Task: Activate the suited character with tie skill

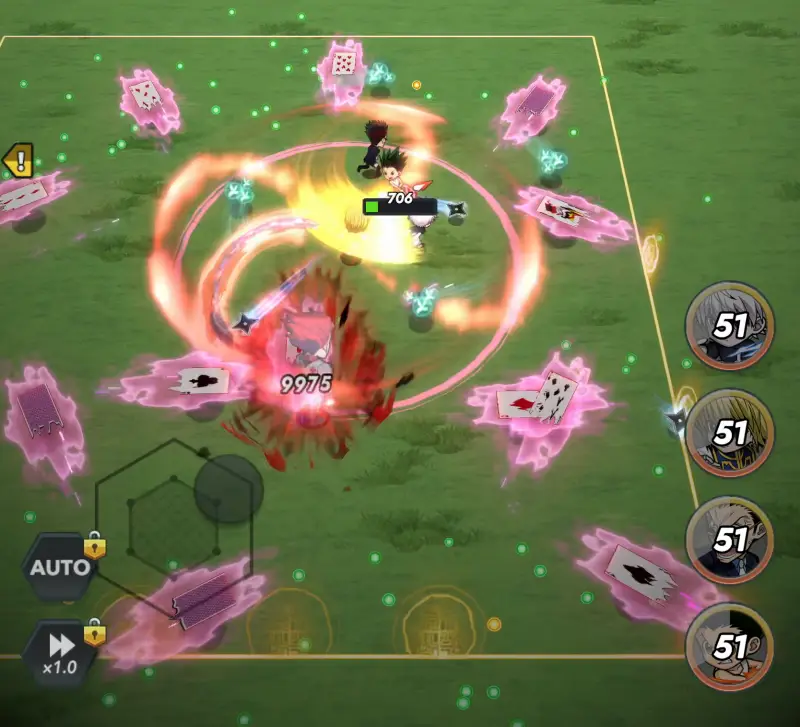Action: [729, 540]
